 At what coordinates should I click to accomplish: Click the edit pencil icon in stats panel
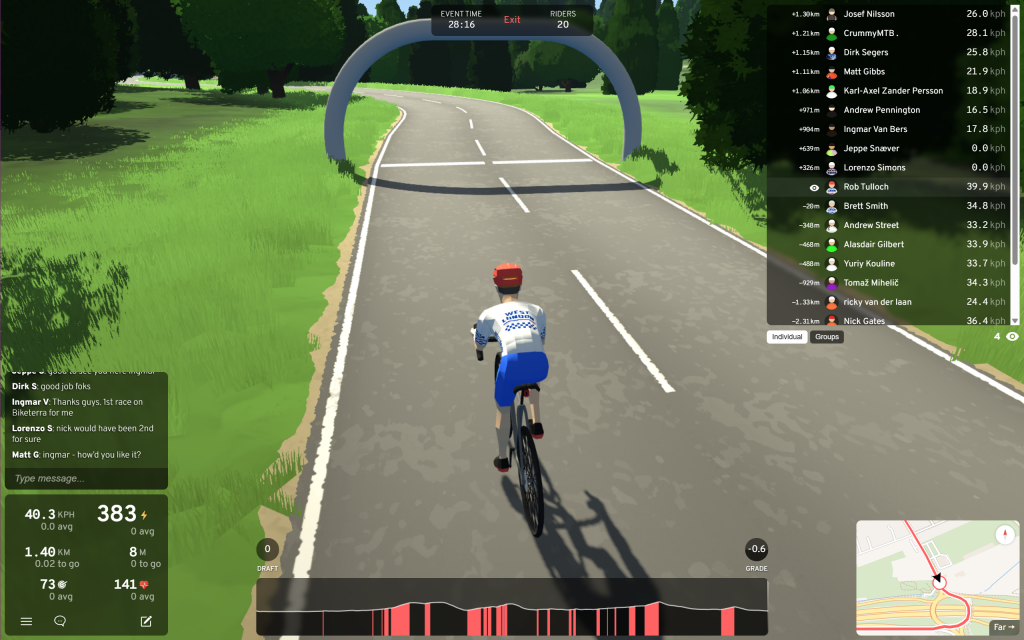pos(146,621)
